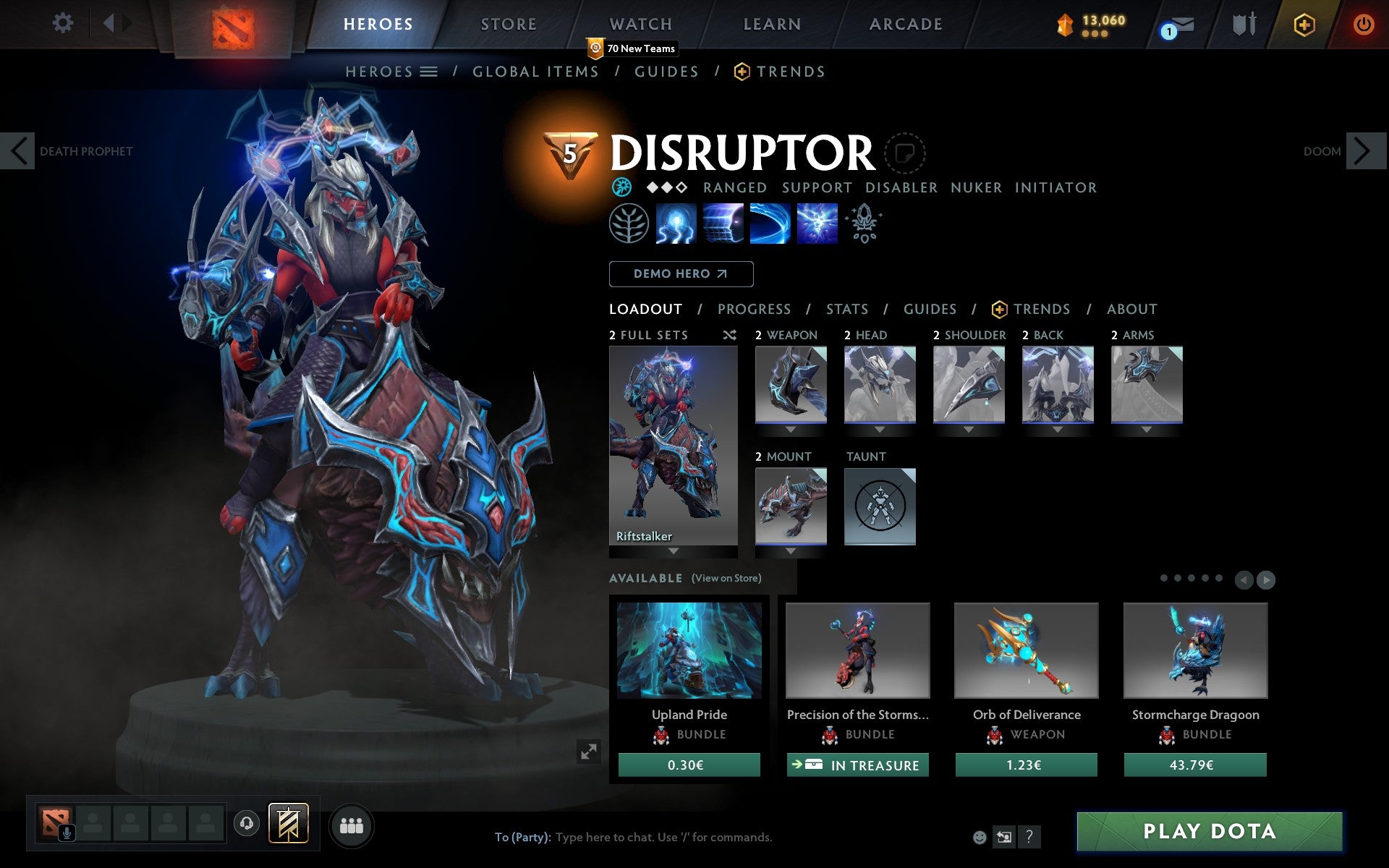The height and width of the screenshot is (868, 1389).
Task: Click the DEMO HERO button
Action: pyautogui.click(x=681, y=274)
